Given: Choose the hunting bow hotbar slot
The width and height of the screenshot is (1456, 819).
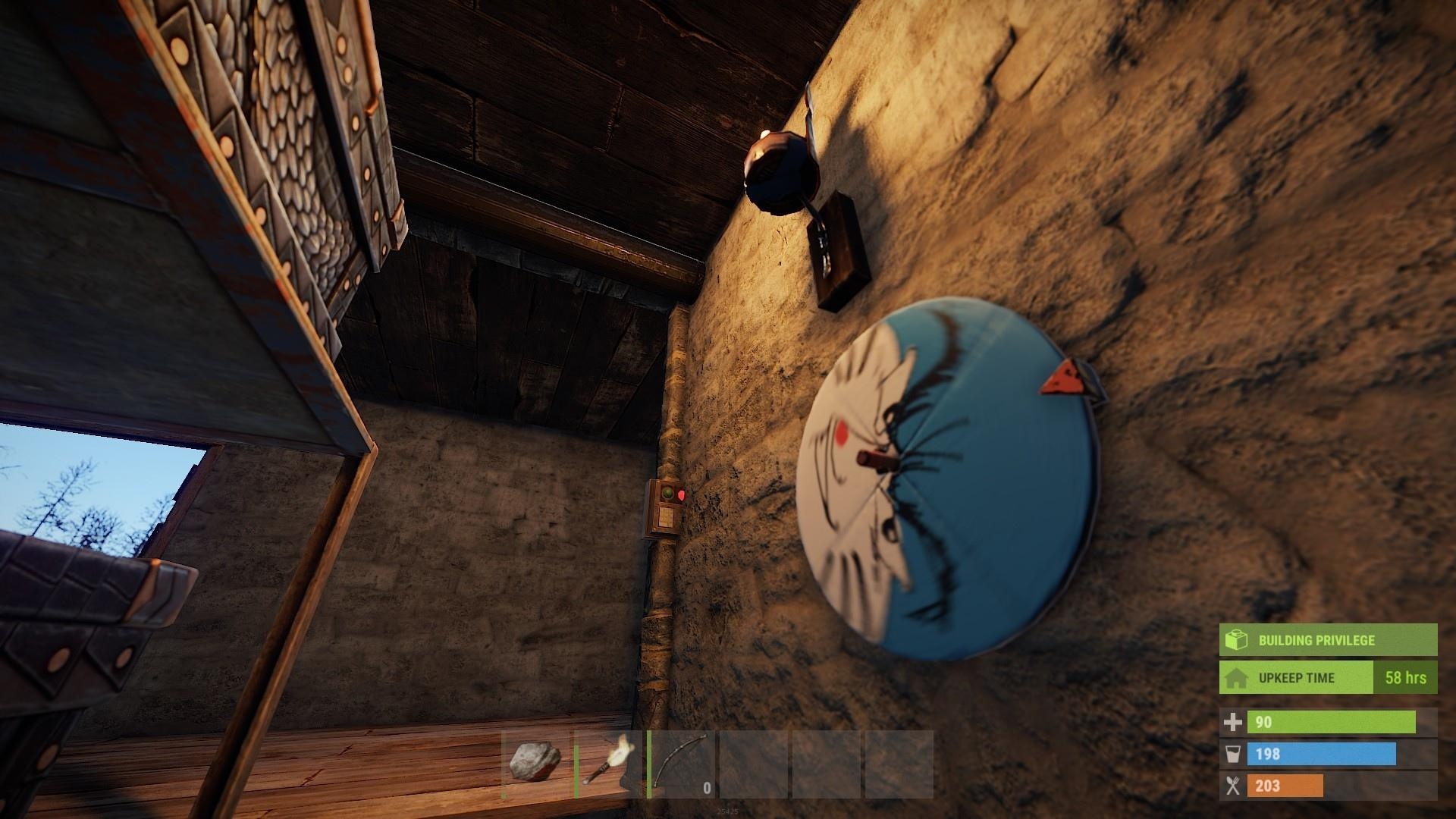Looking at the screenshot, I should pos(681,763).
